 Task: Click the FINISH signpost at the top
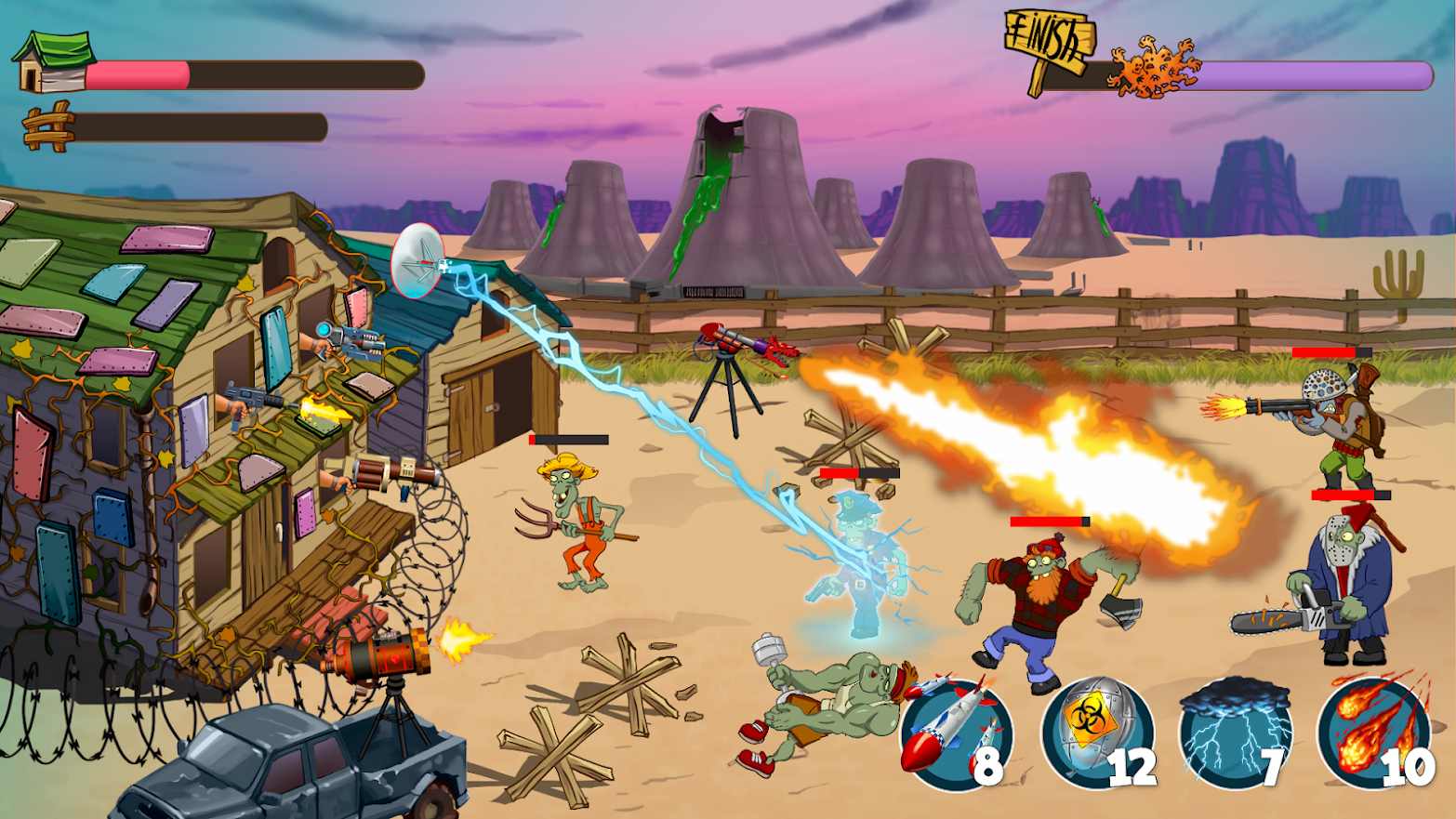pos(1049,42)
